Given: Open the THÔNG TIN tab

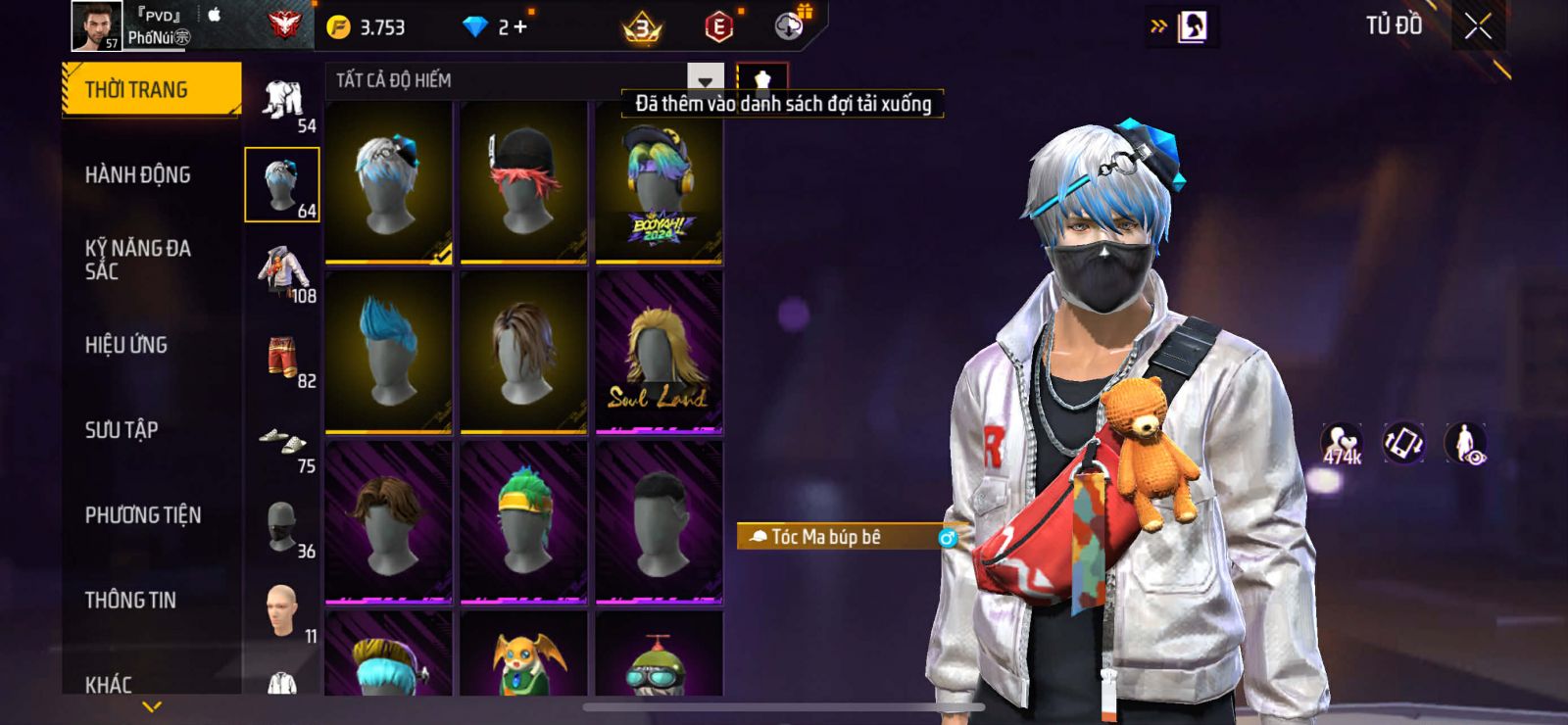Looking at the screenshot, I should [x=130, y=601].
